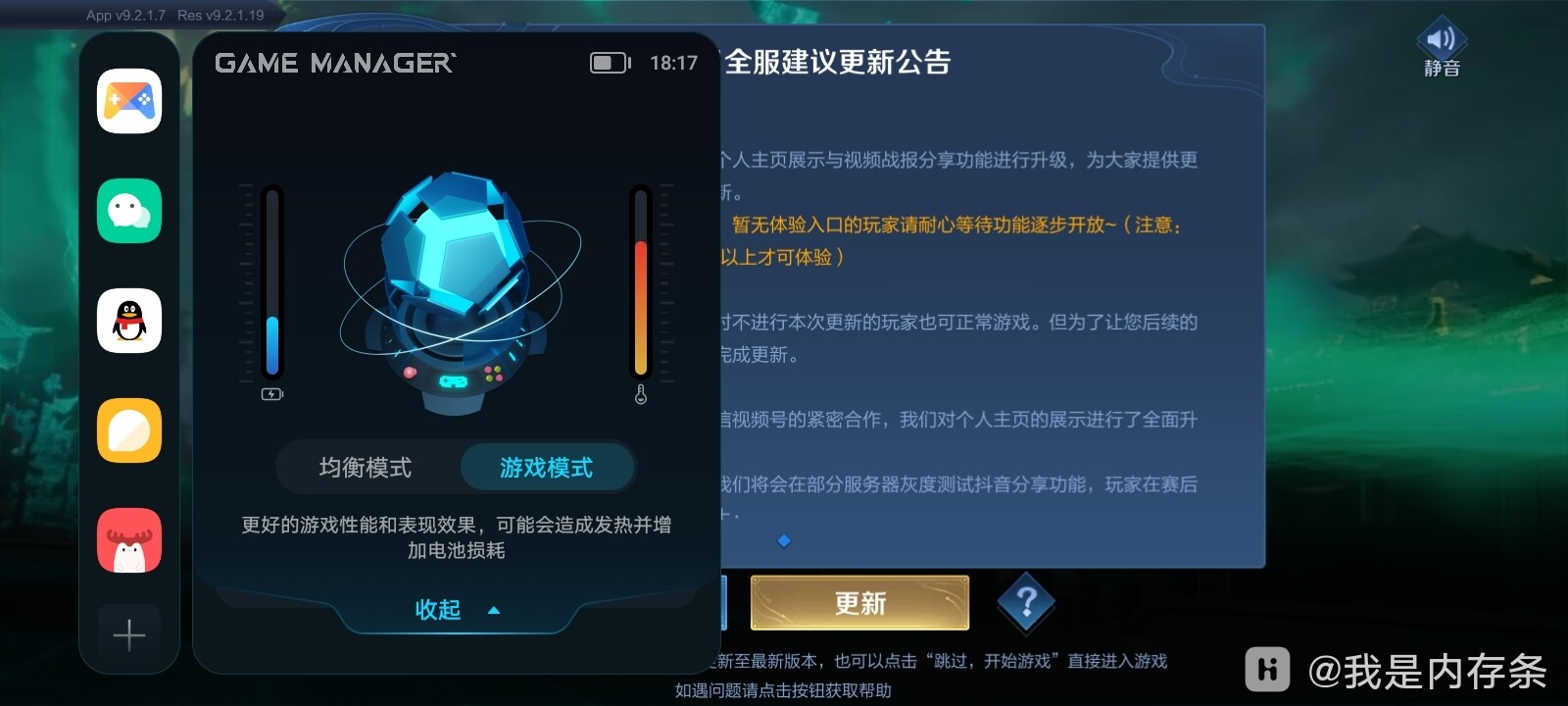Open the red moose app icon

(128, 540)
